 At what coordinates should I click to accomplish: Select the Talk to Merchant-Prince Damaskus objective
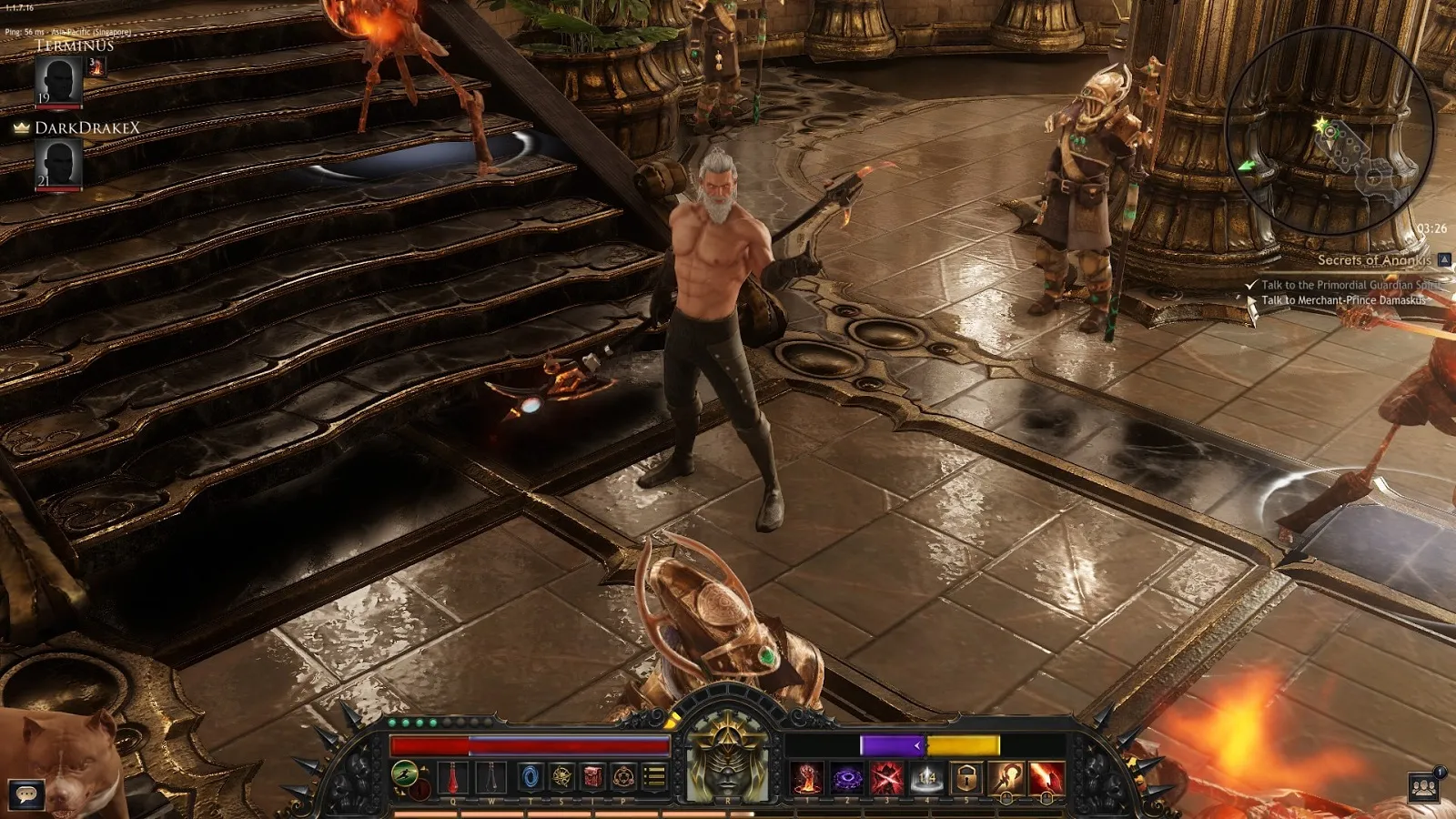pos(1342,300)
